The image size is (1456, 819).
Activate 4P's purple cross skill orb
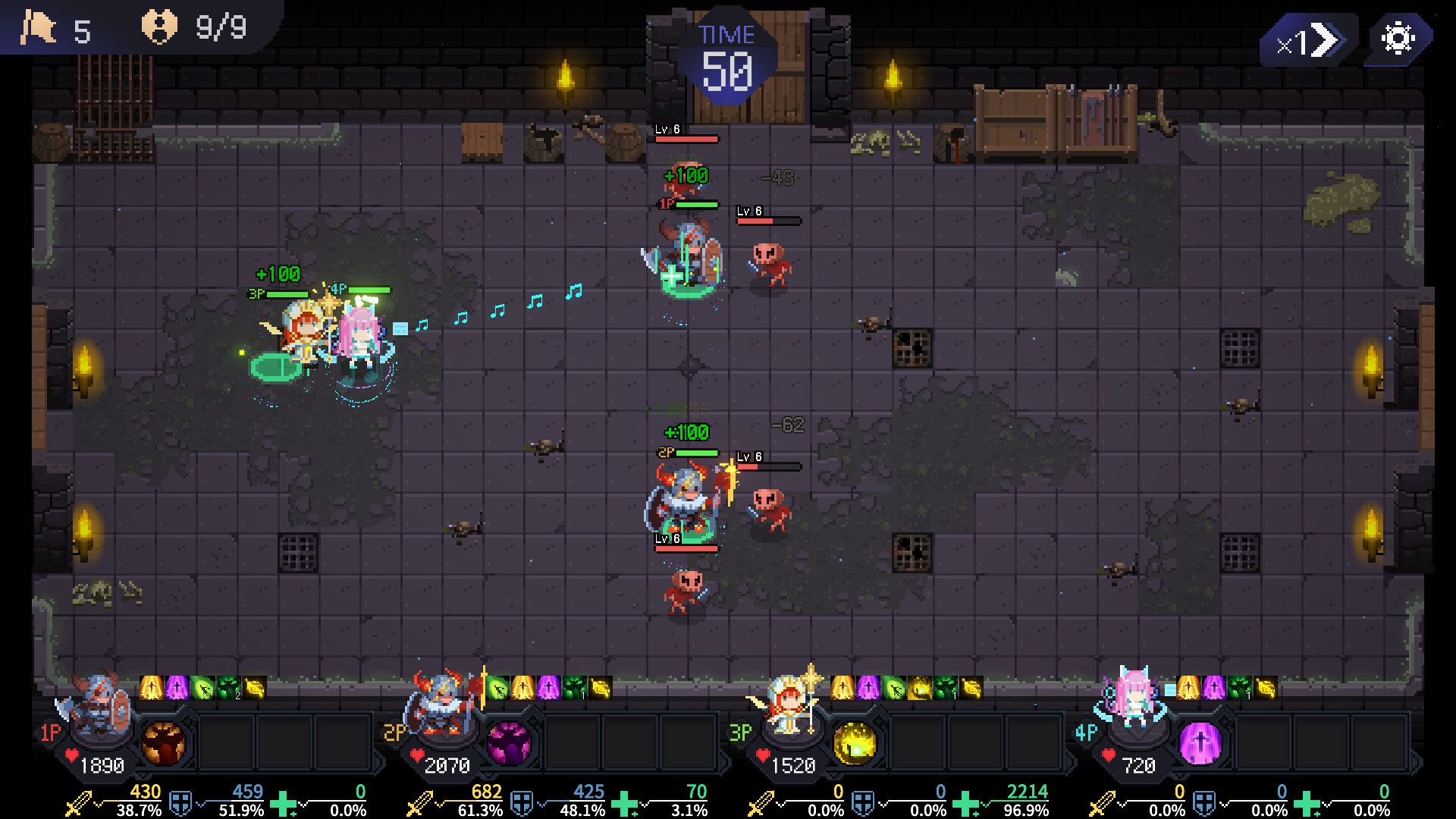click(x=1200, y=742)
